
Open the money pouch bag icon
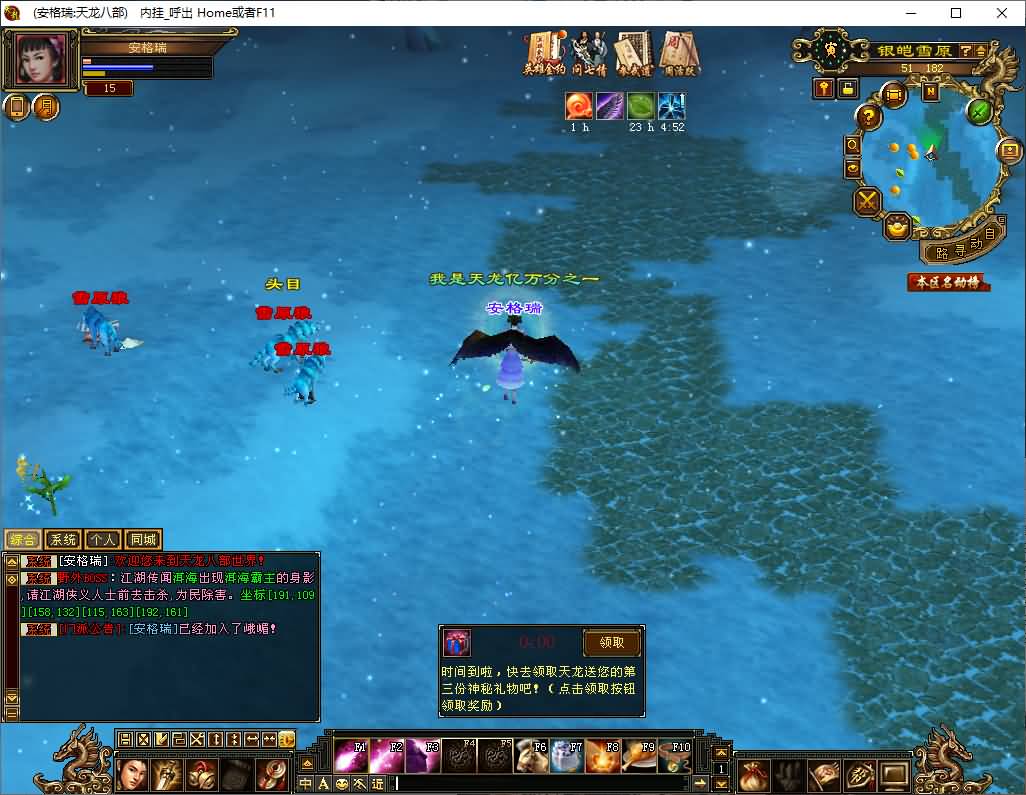[754, 774]
